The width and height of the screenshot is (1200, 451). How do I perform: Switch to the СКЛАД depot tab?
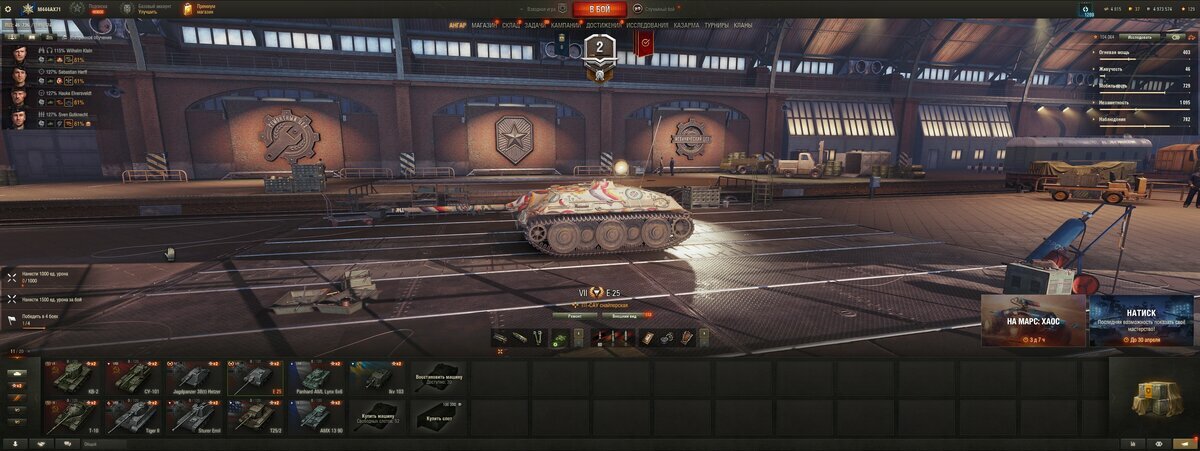(510, 25)
